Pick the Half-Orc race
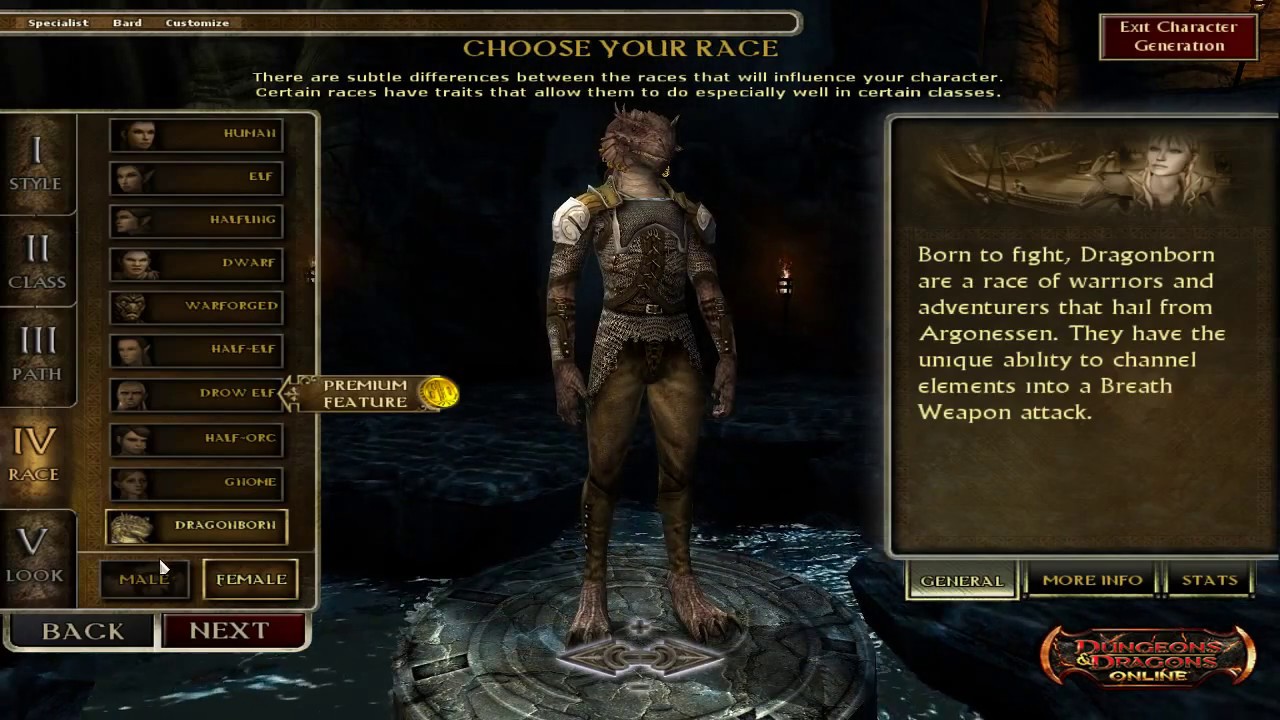The width and height of the screenshot is (1280, 720). click(196, 438)
